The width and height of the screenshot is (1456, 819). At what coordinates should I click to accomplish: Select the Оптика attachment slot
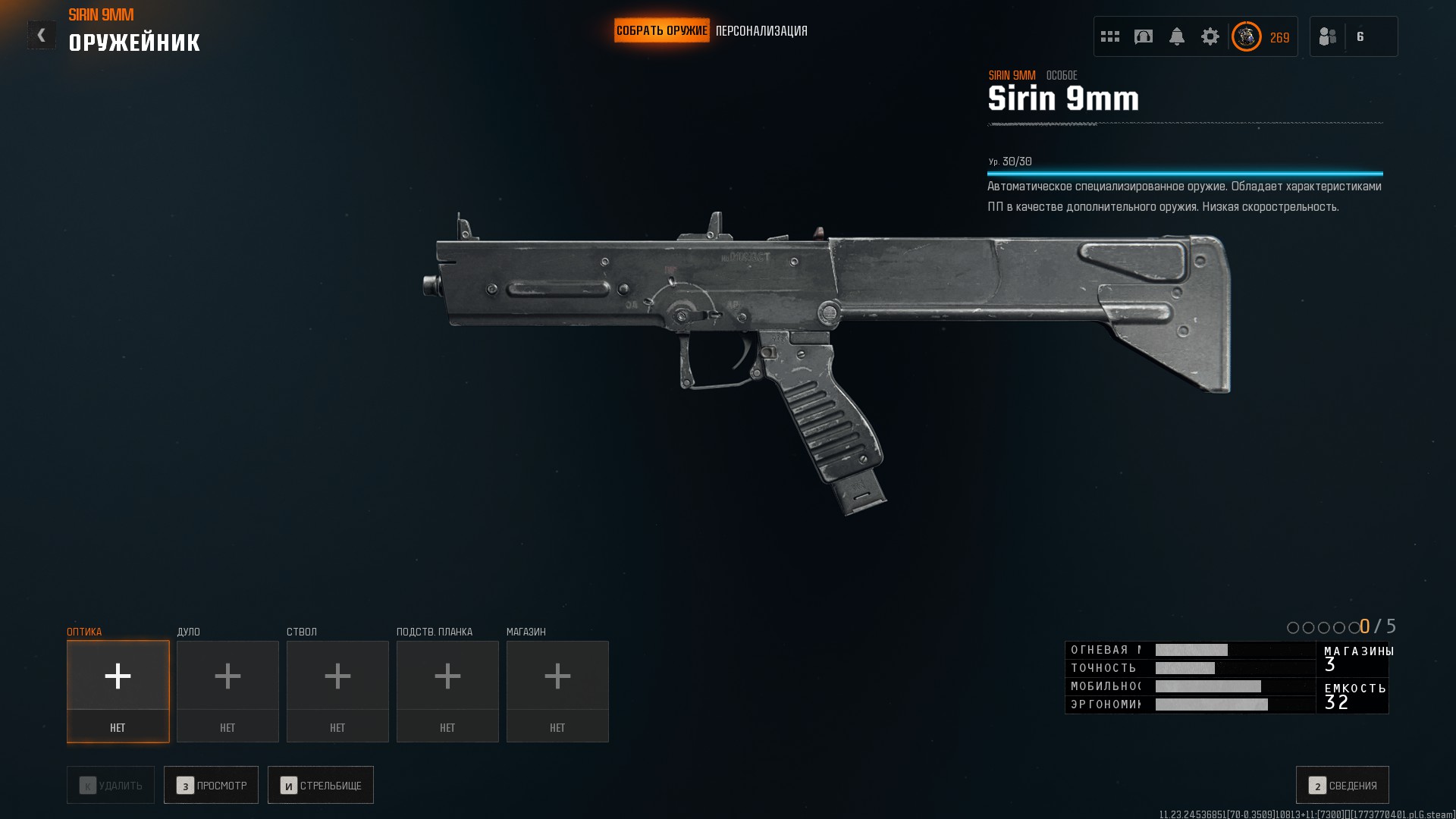point(118,691)
